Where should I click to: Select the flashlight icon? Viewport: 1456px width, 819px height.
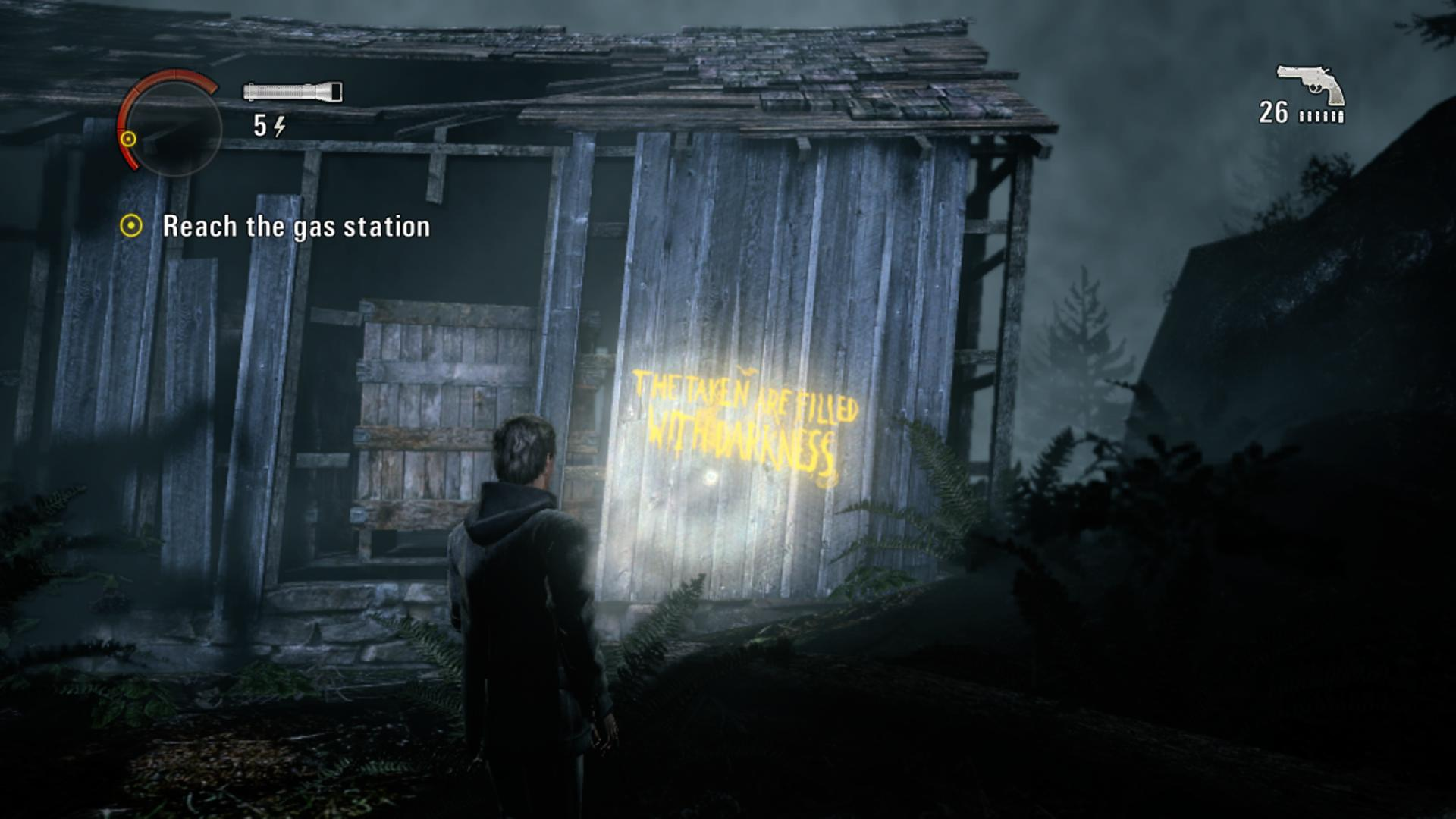click(x=293, y=92)
